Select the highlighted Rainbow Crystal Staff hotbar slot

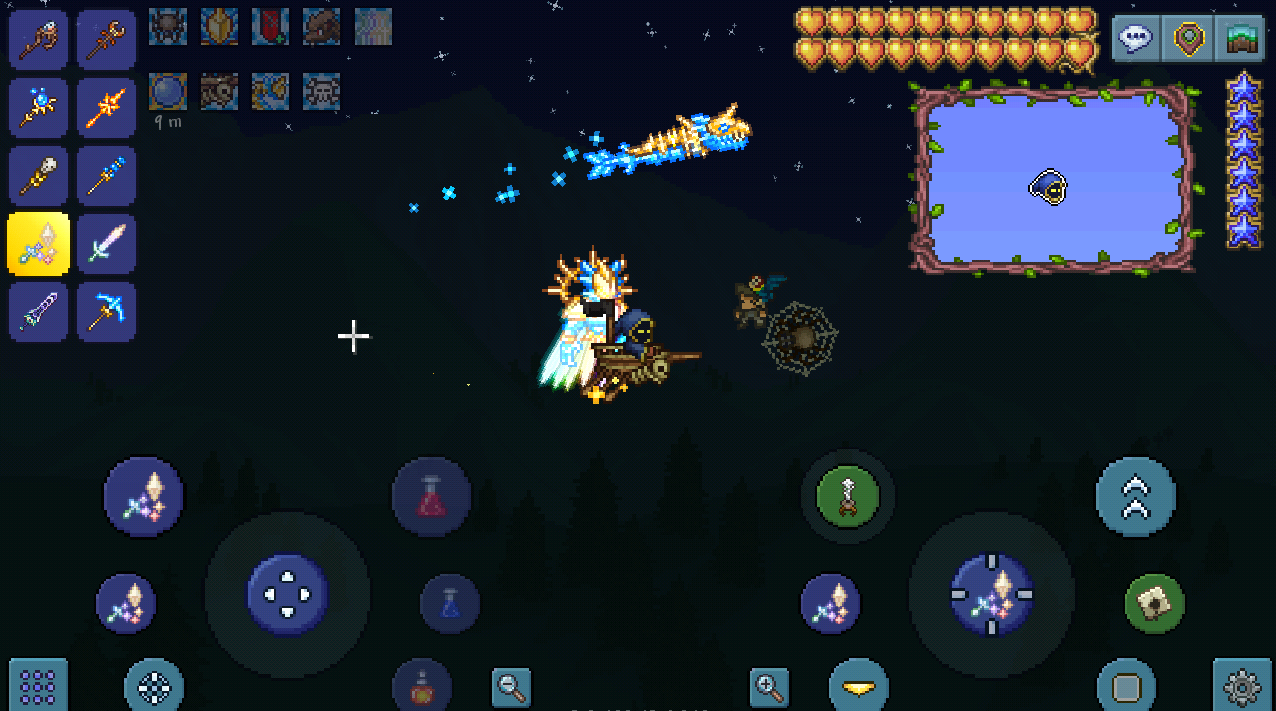click(39, 243)
